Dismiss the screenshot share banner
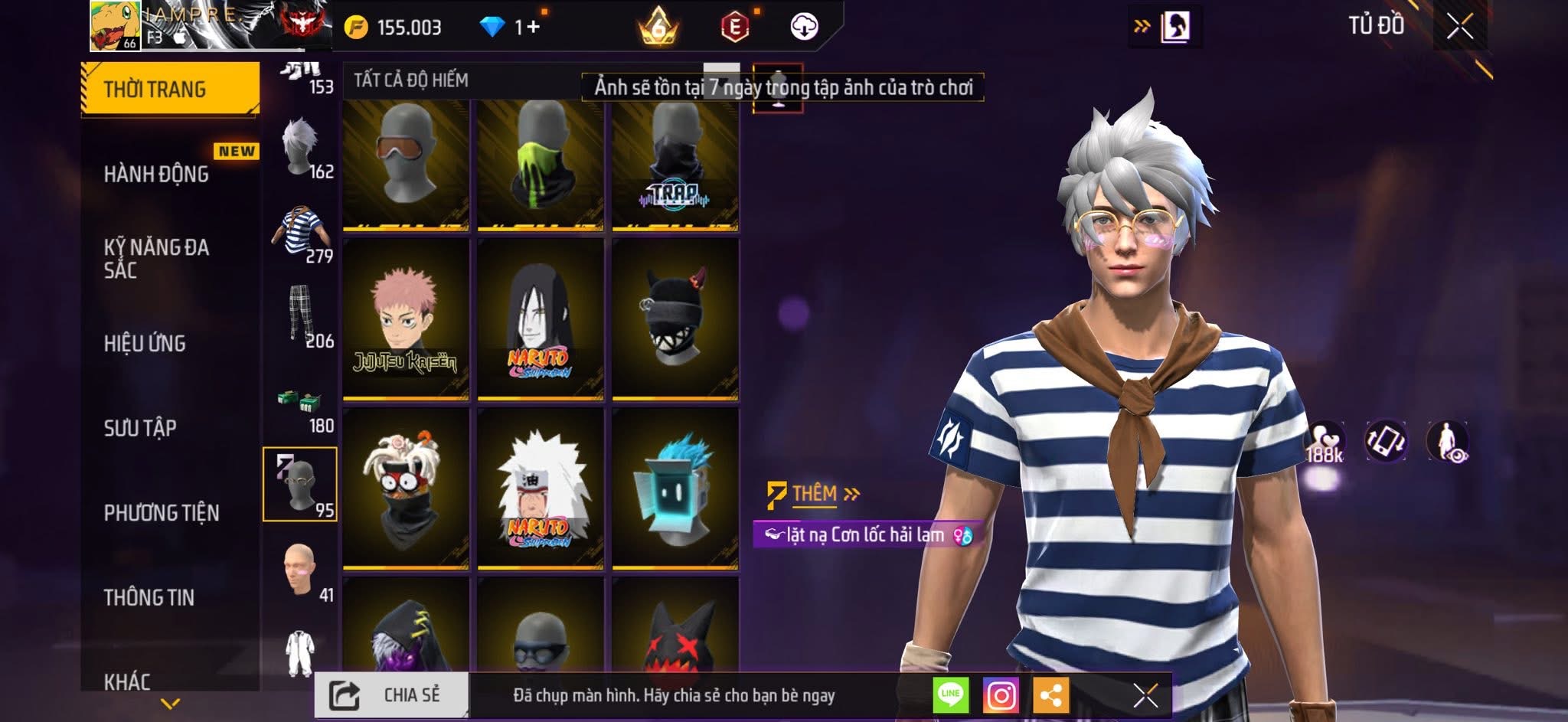This screenshot has height=722, width=1568. click(x=1145, y=695)
